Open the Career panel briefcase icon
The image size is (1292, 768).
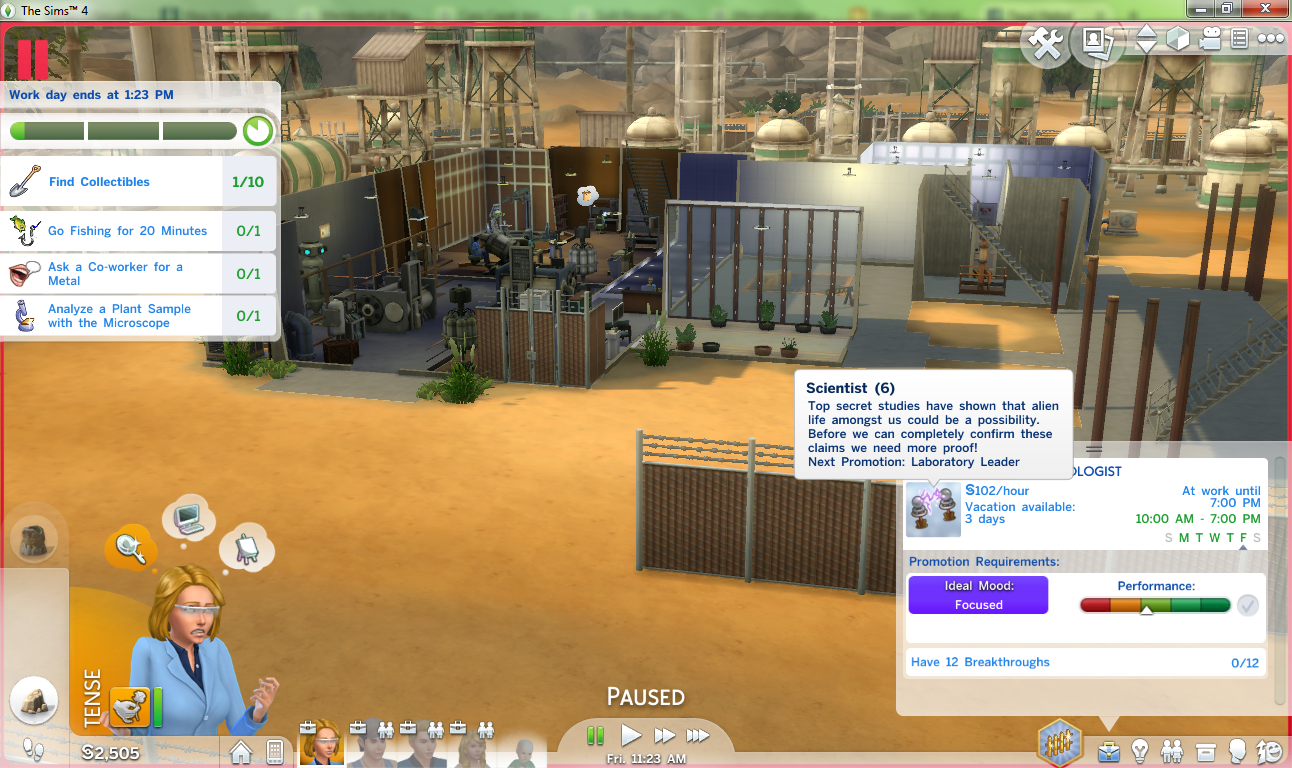click(x=1109, y=752)
